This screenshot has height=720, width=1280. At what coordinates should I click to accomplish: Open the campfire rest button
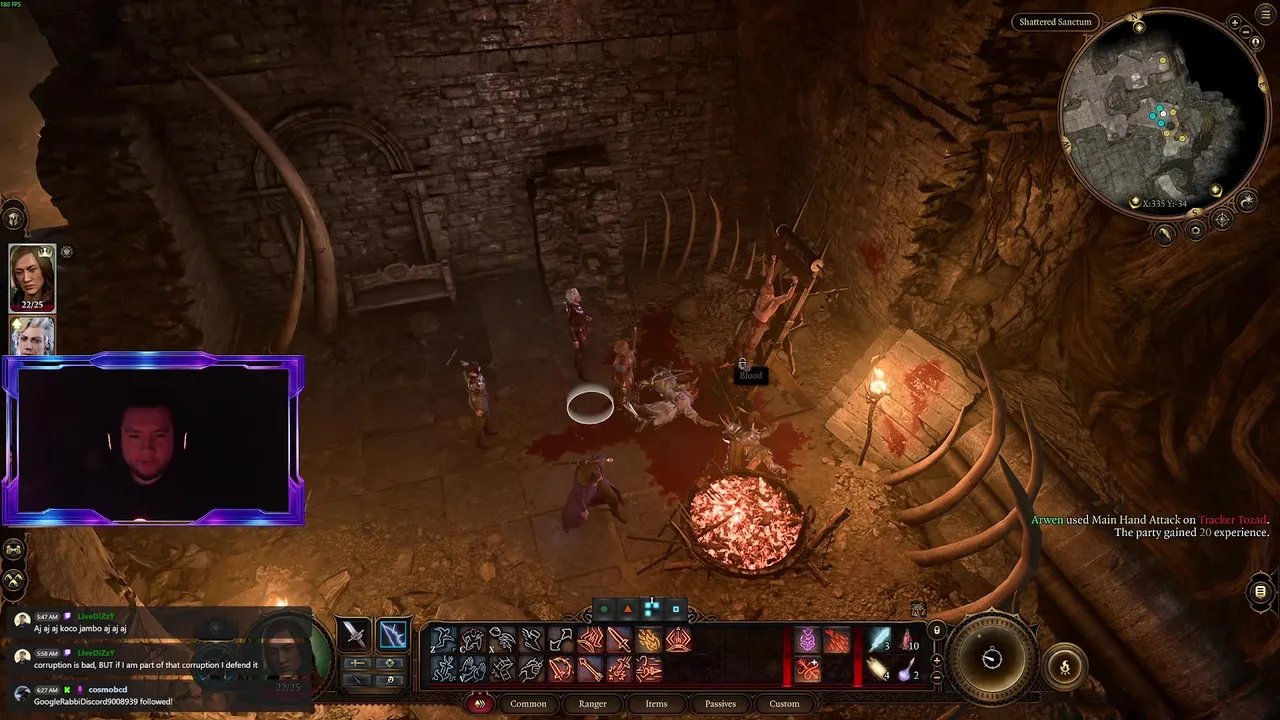[x=1064, y=667]
